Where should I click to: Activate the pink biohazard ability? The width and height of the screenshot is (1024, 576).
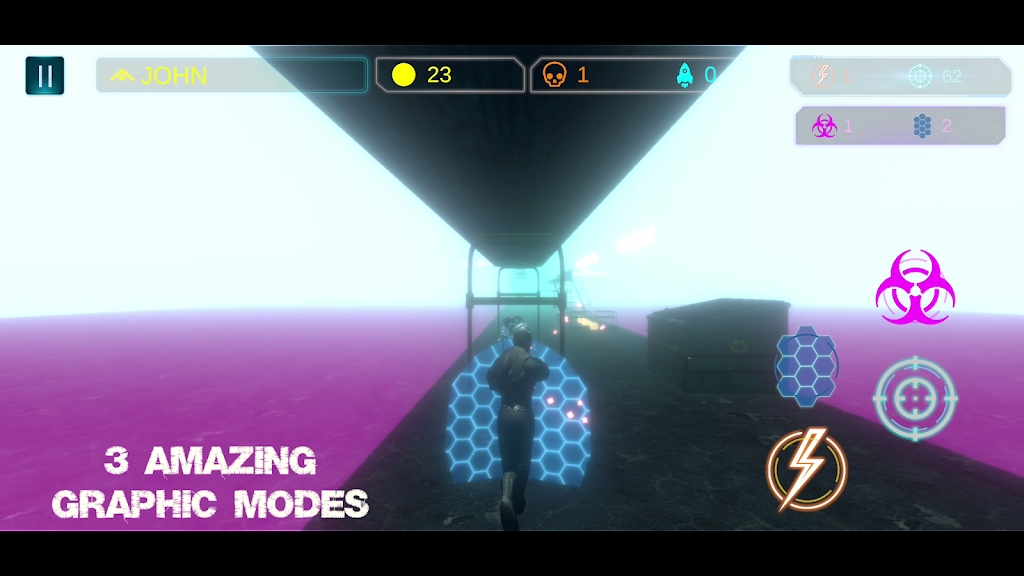point(915,288)
